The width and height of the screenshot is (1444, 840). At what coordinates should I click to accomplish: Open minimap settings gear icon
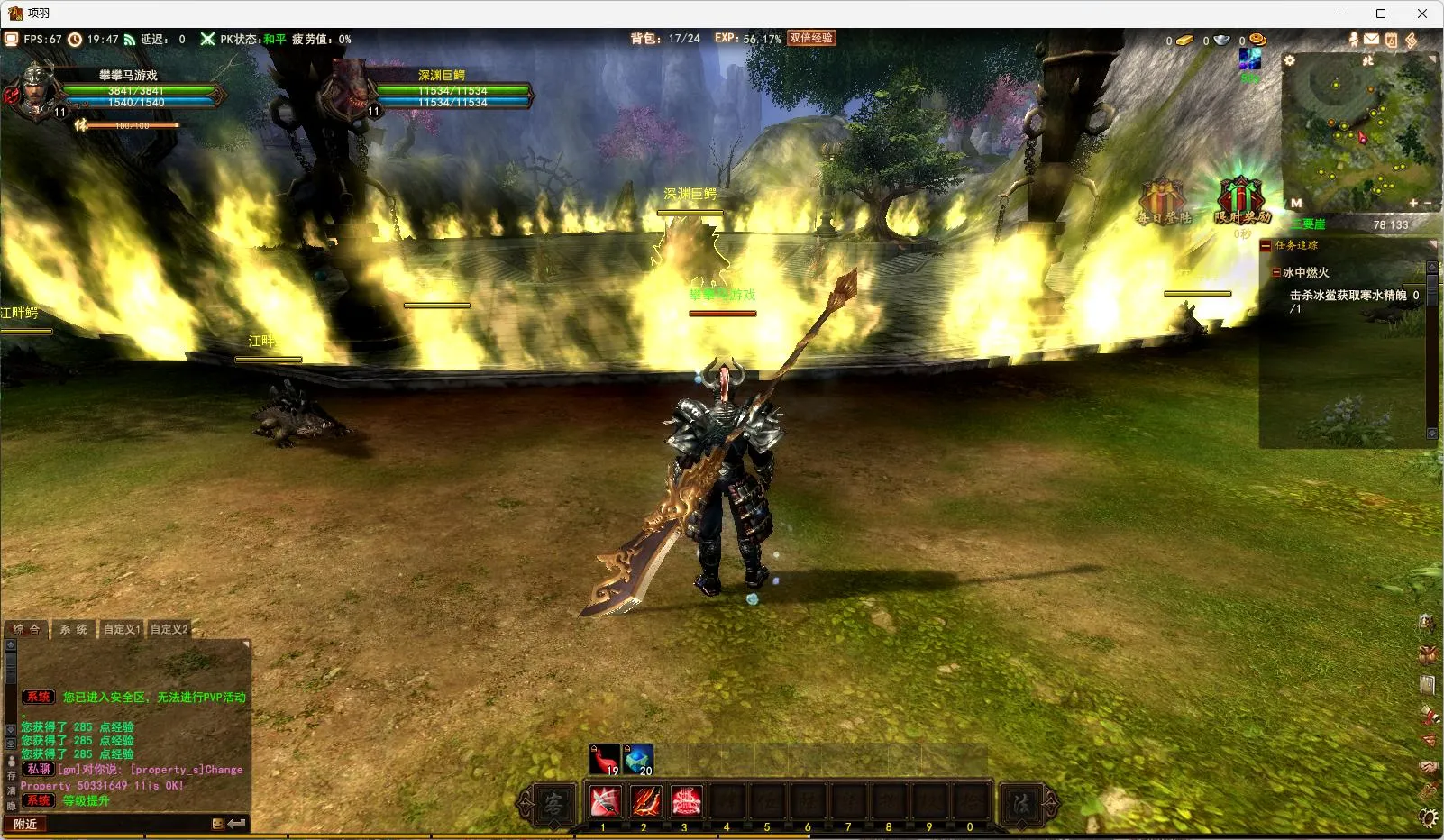[1290, 60]
